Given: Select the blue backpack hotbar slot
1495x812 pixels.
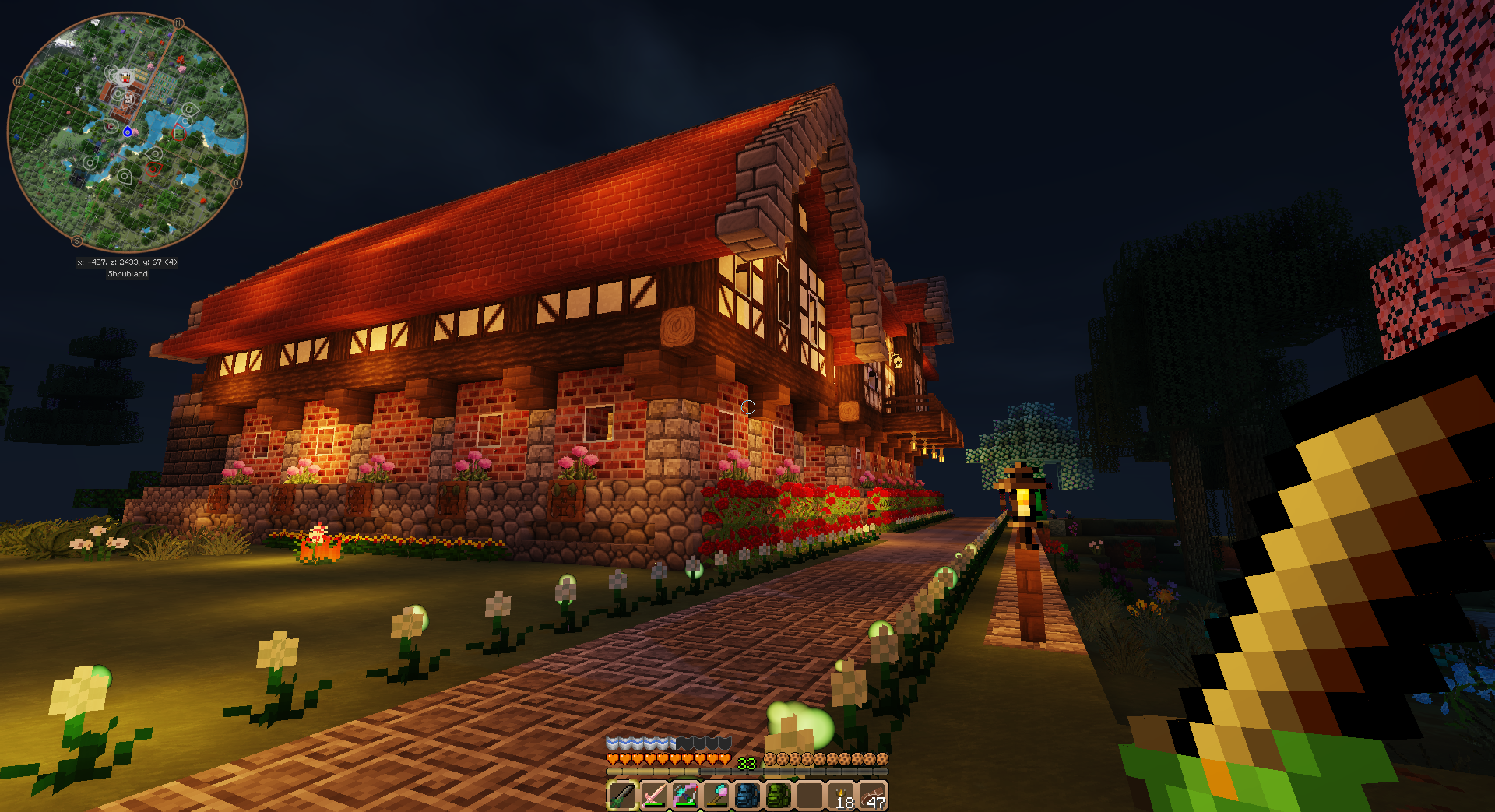Looking at the screenshot, I should click(747, 796).
